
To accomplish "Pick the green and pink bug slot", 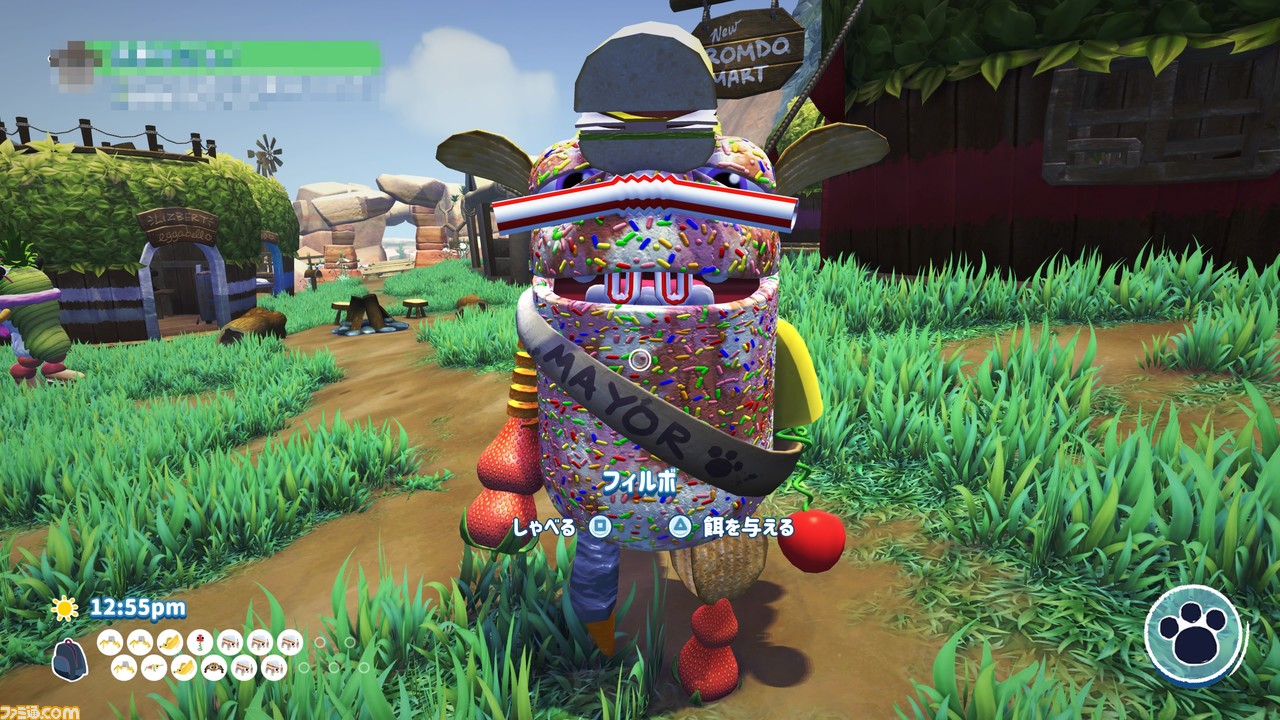I will [154, 668].
